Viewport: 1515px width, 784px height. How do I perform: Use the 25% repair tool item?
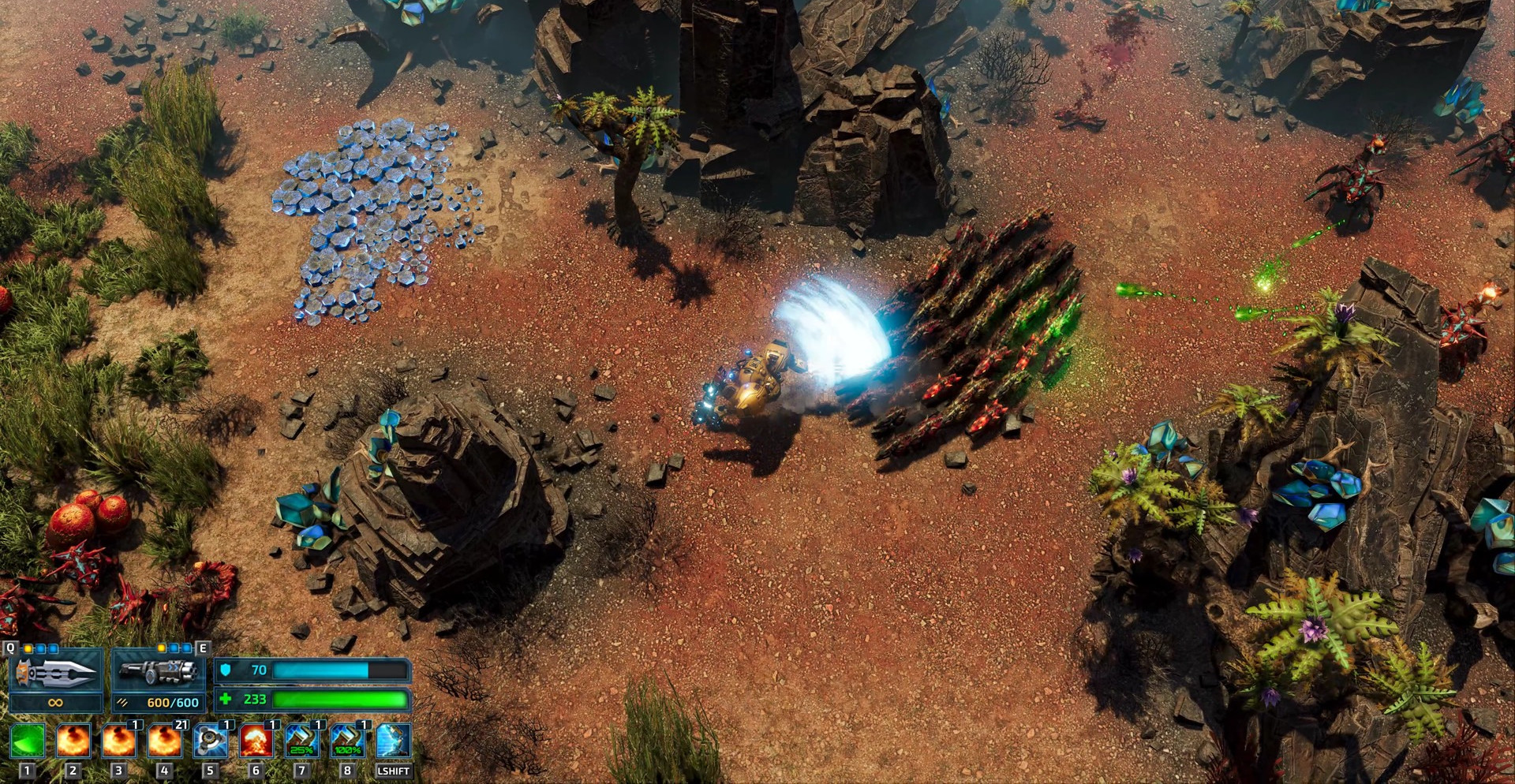point(301,741)
